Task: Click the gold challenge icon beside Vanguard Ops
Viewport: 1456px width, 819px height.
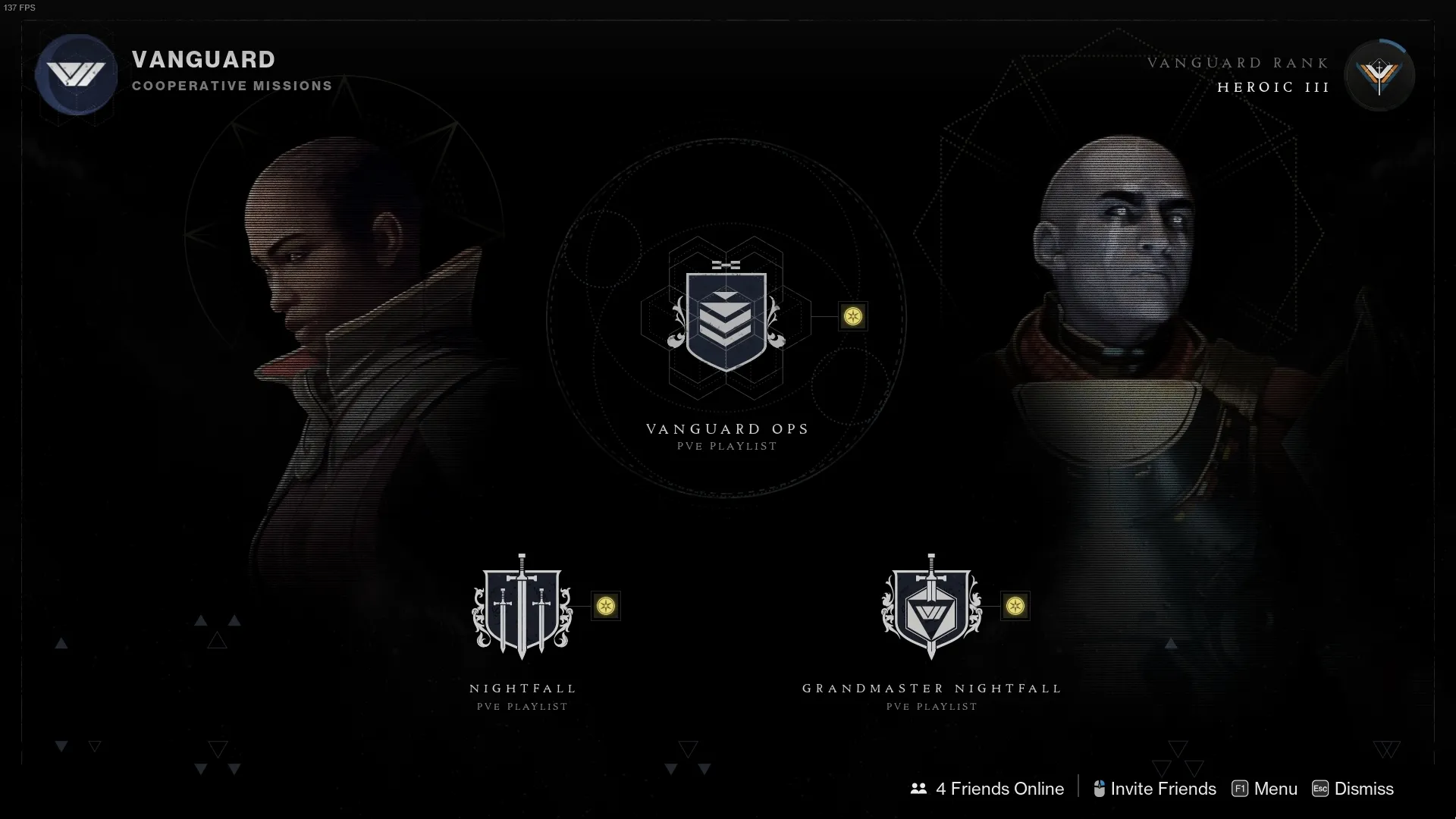Action: (x=853, y=316)
